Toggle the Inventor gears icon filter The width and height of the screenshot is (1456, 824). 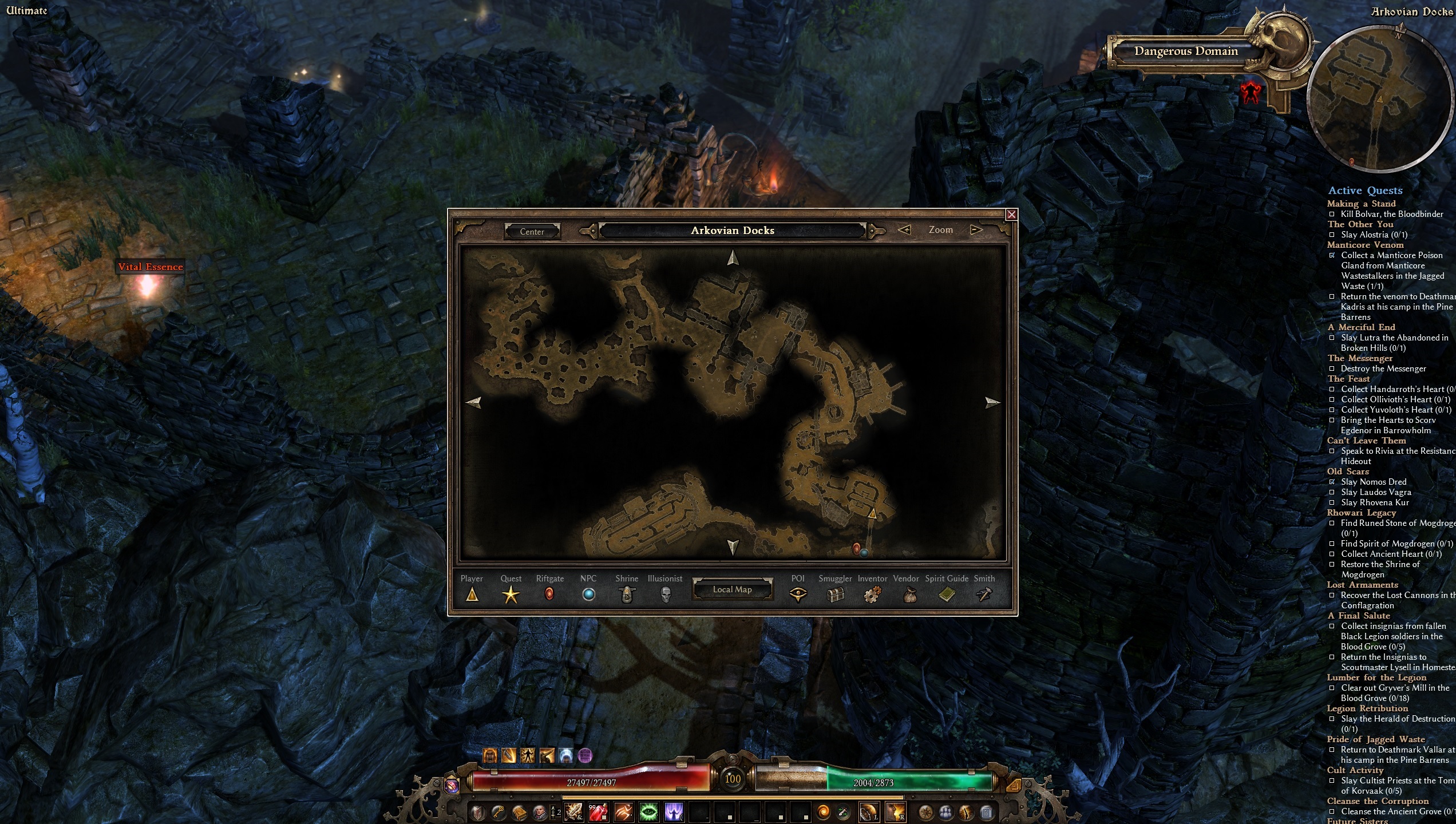tap(872, 595)
